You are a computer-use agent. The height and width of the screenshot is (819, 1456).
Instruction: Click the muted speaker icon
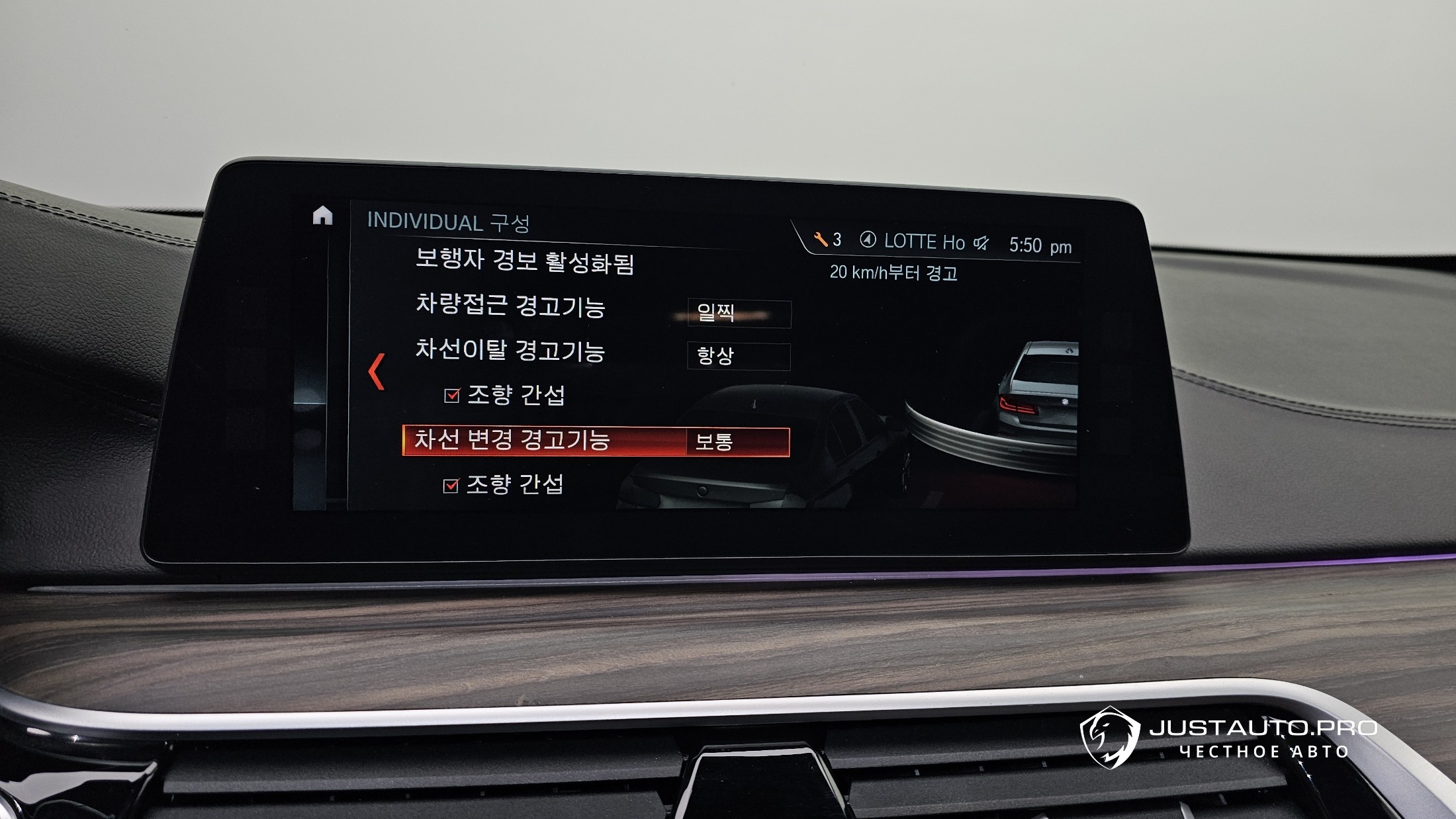tap(981, 243)
